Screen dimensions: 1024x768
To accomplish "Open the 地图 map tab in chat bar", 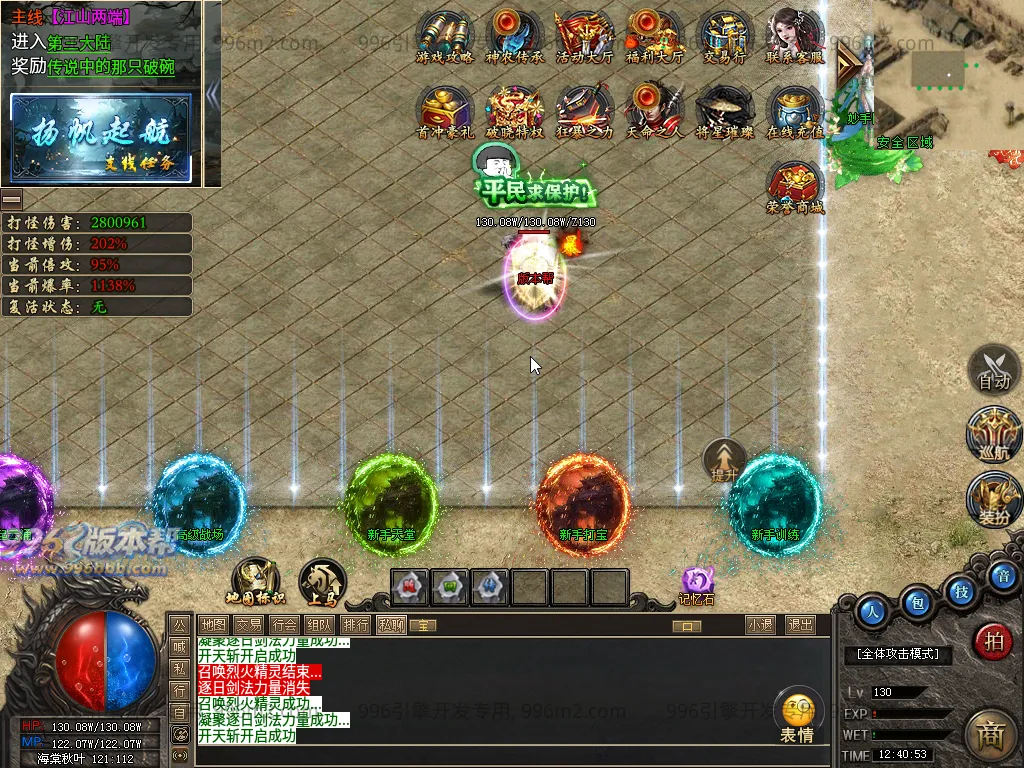I will pyautogui.click(x=213, y=625).
